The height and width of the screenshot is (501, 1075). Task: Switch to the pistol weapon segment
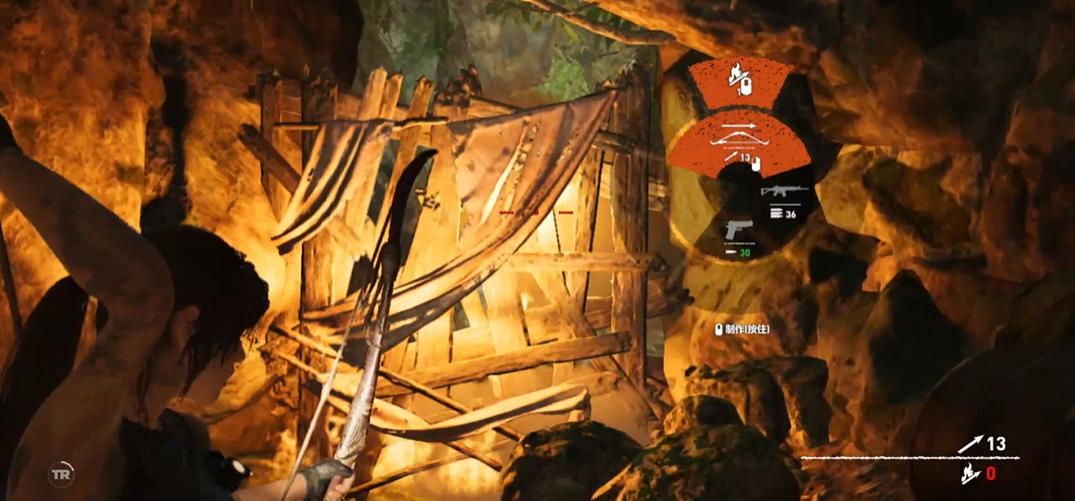(x=741, y=230)
